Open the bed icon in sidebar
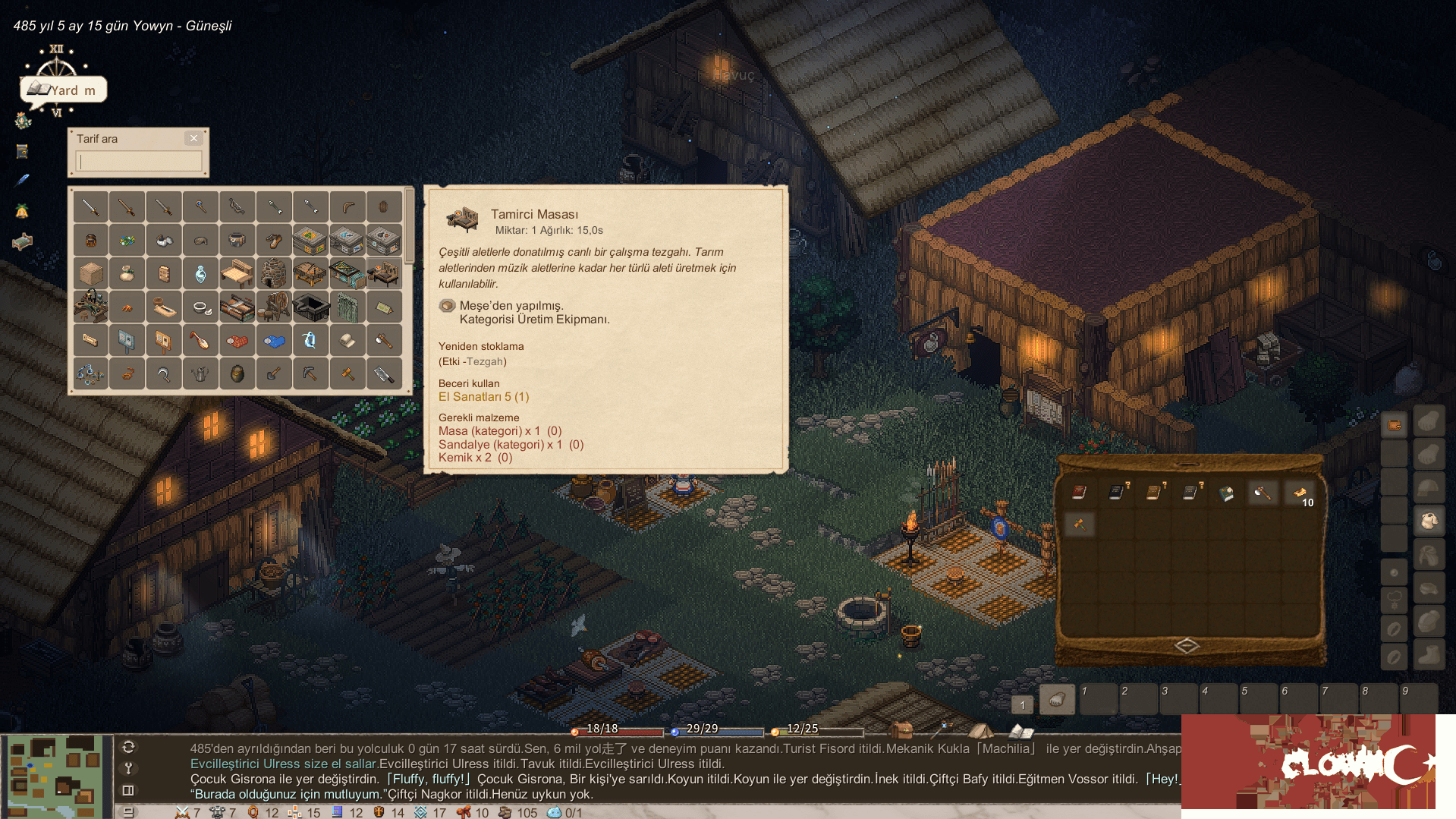The width and height of the screenshot is (1456, 819). [22, 242]
